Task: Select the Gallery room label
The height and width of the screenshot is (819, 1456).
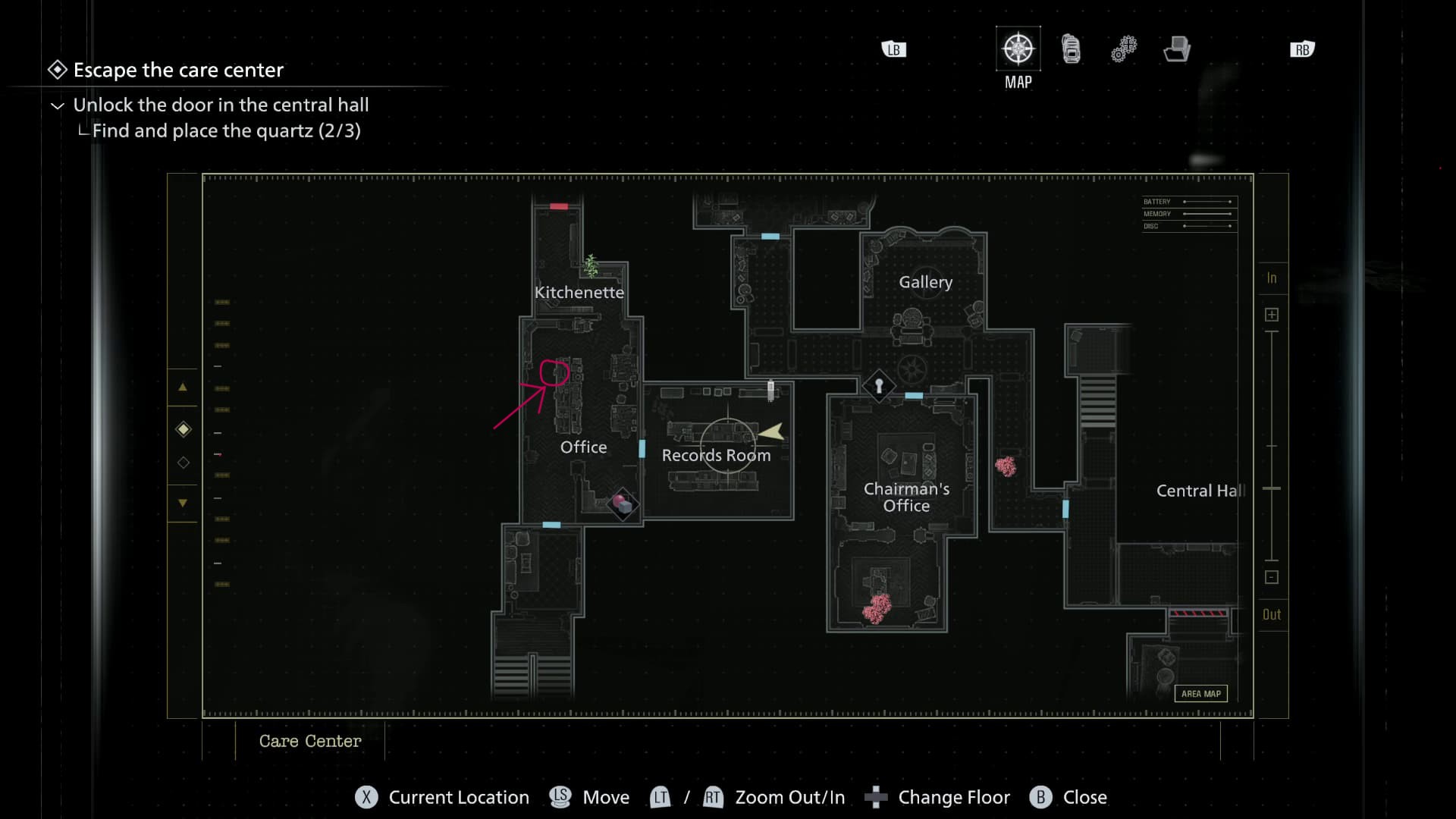Action: pos(925,282)
